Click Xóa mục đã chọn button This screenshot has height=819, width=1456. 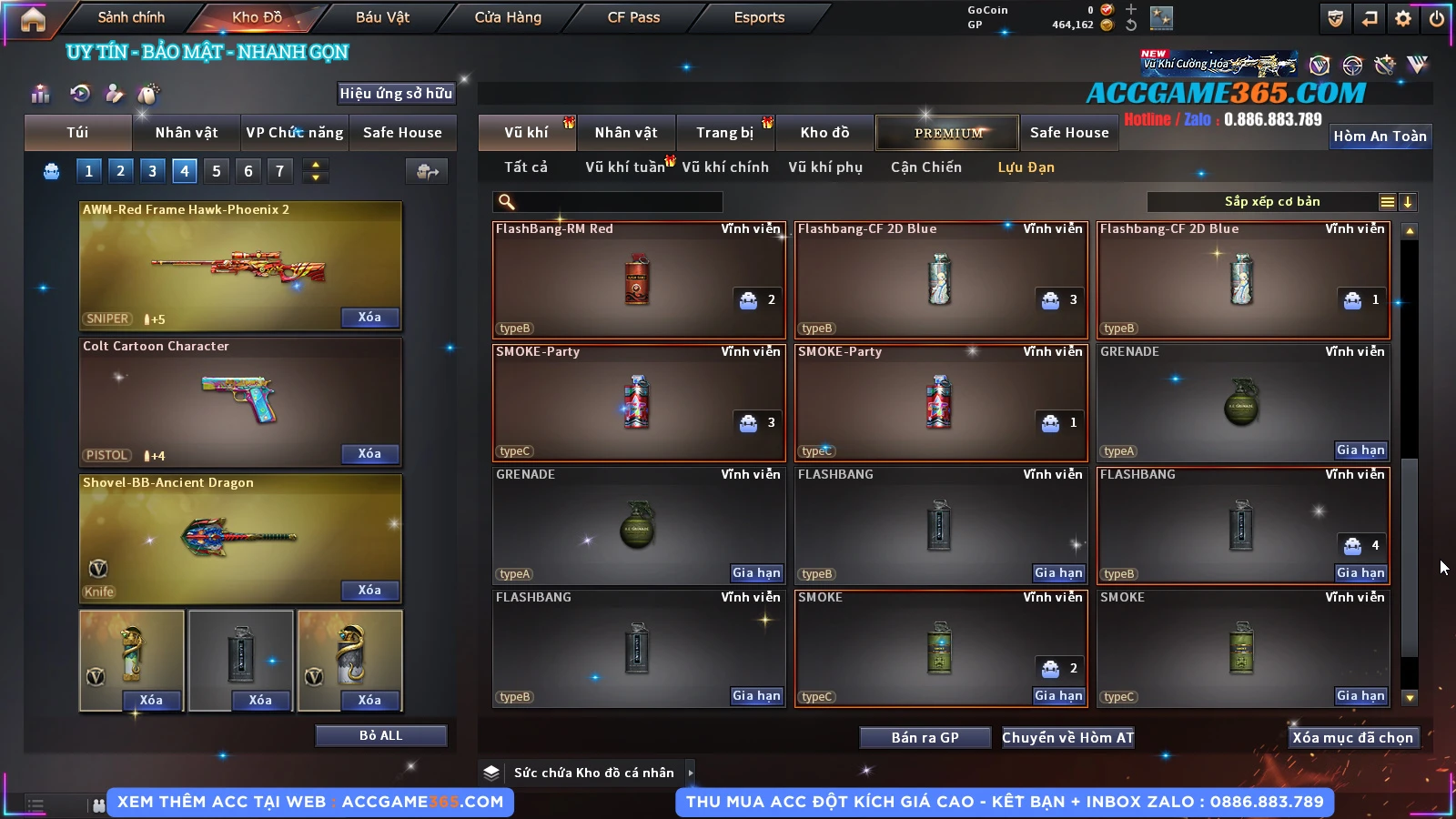pyautogui.click(x=1352, y=737)
